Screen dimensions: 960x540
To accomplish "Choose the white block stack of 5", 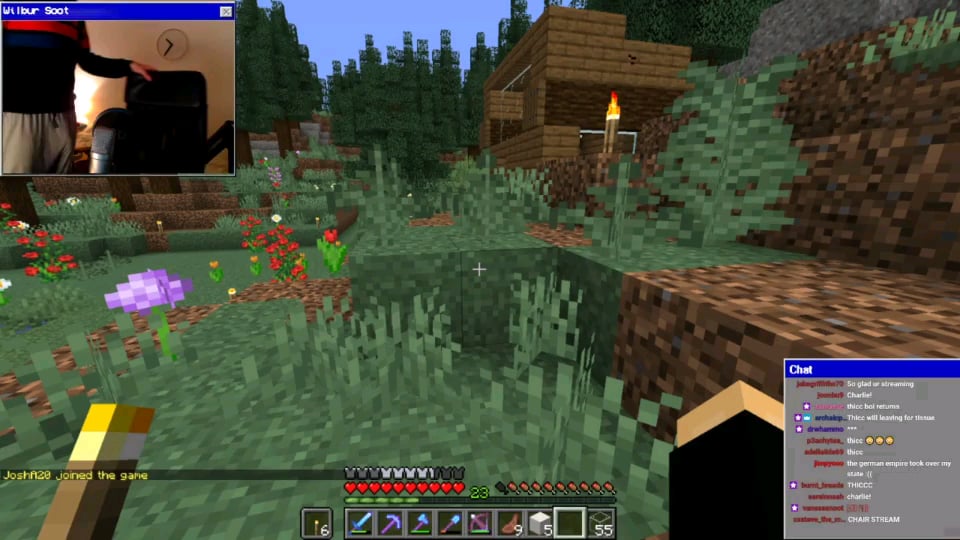I will click(x=540, y=523).
